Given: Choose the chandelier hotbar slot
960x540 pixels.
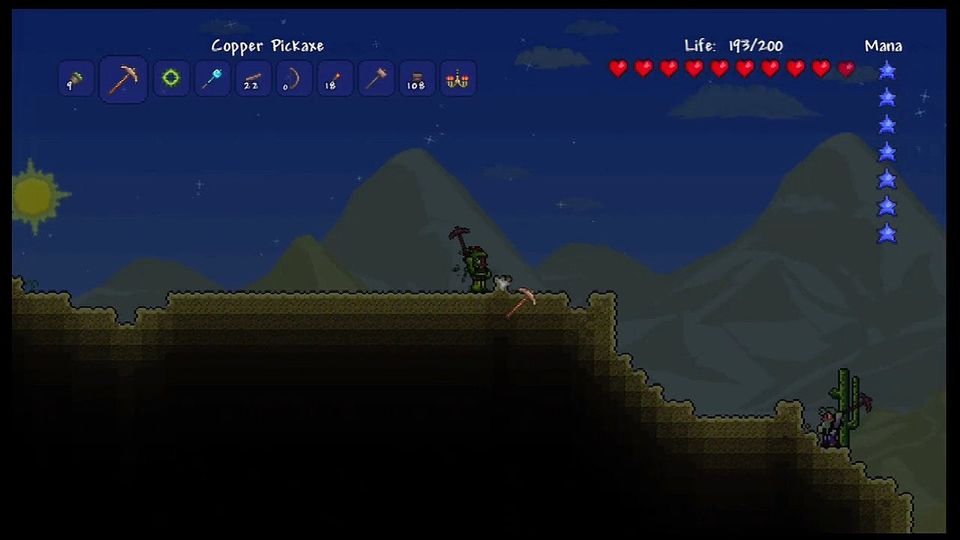Looking at the screenshot, I should point(458,79).
